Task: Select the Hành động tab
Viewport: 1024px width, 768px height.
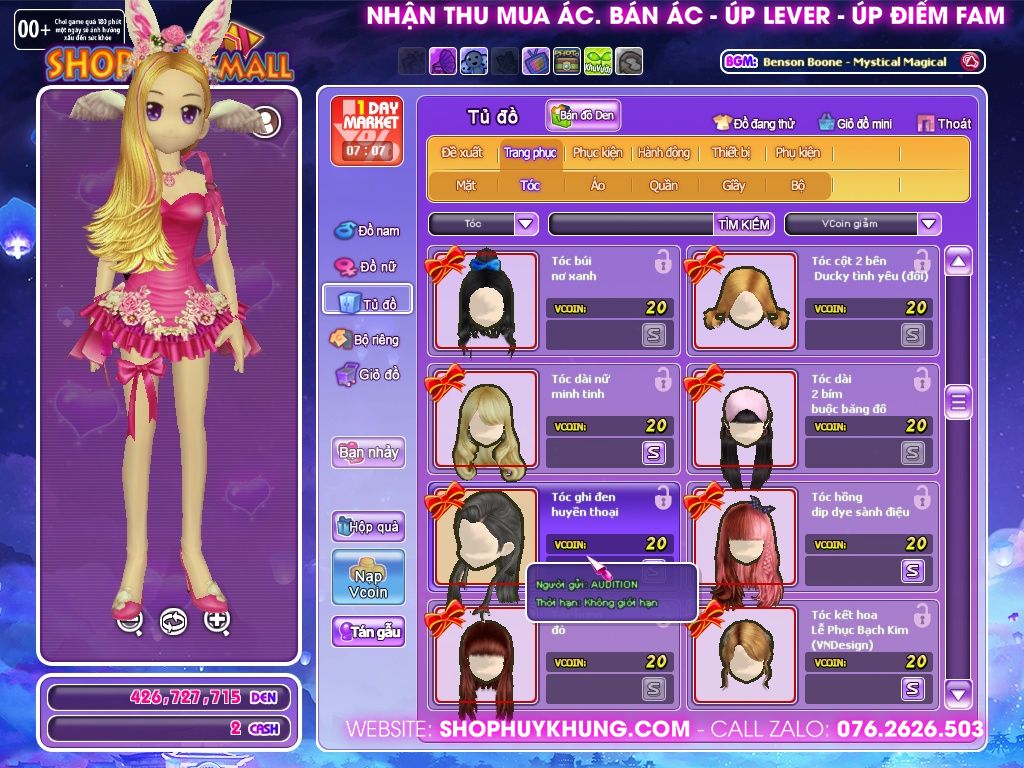Action: (664, 153)
